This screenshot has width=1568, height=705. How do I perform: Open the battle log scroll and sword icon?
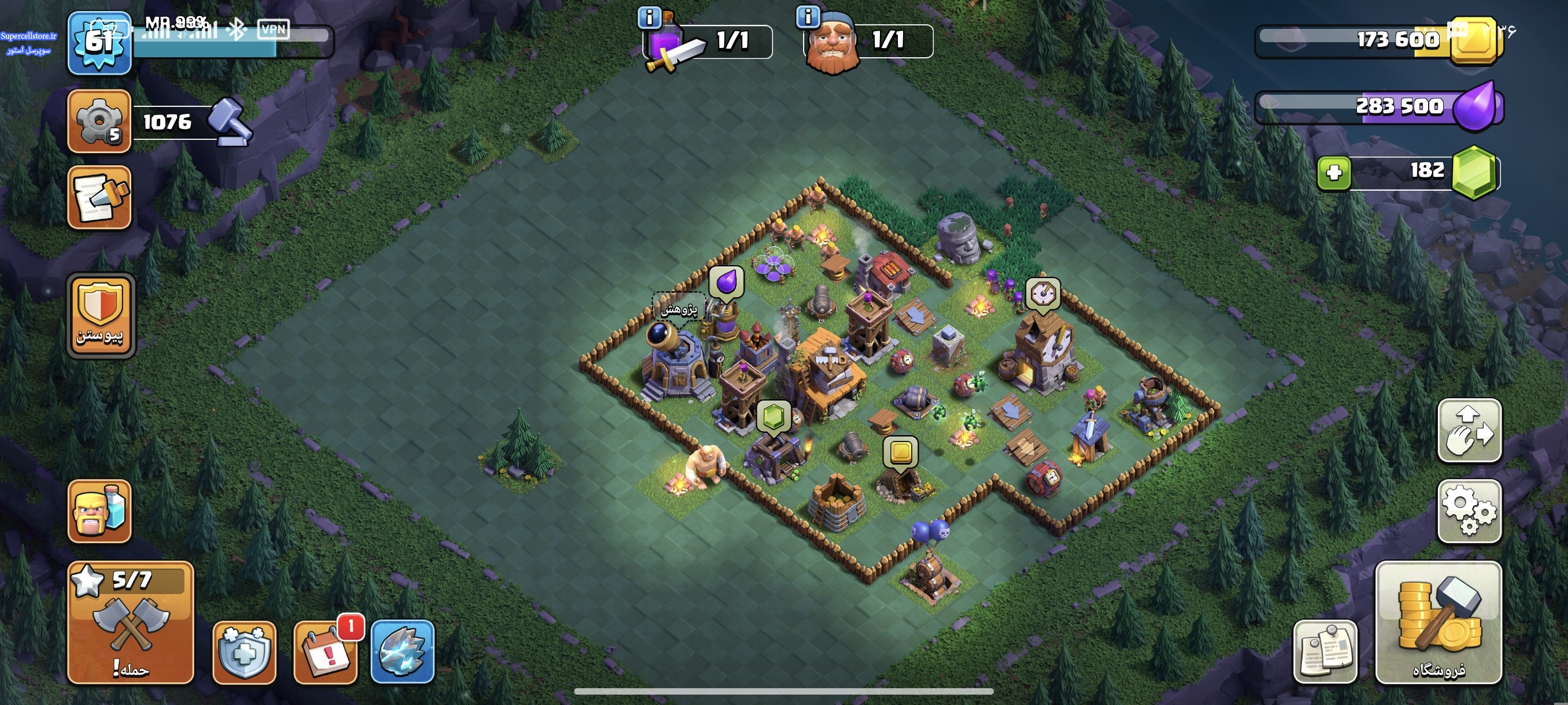(x=99, y=197)
